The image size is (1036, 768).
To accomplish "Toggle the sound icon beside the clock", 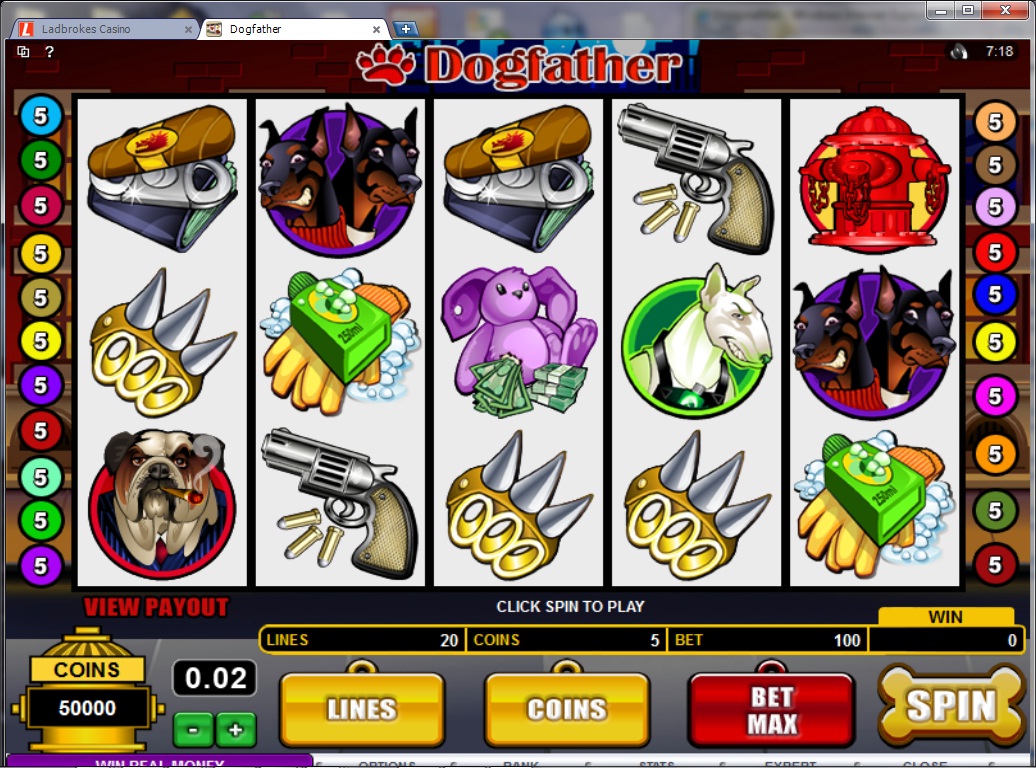I will [959, 51].
